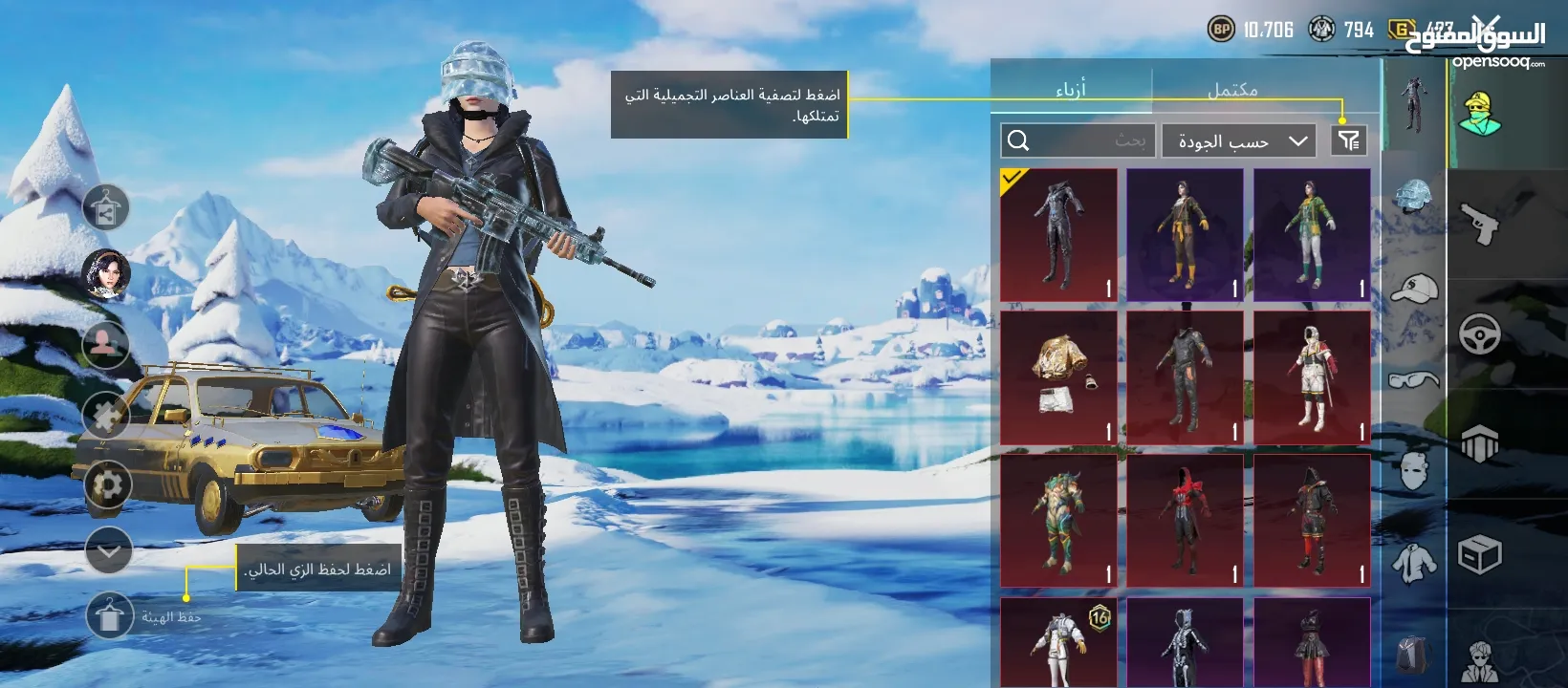Collapse the left menu with the down arrow

click(107, 550)
